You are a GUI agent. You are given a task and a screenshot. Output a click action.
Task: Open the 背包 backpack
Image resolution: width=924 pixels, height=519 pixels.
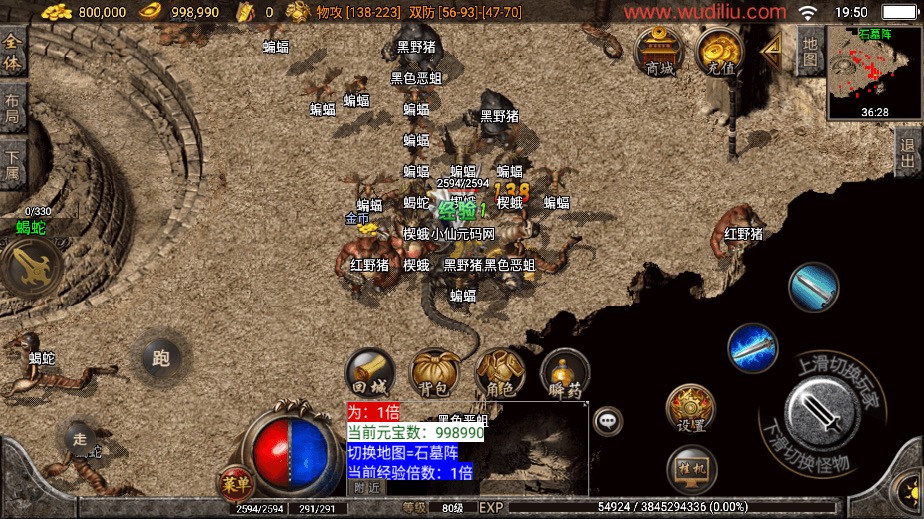tap(434, 374)
